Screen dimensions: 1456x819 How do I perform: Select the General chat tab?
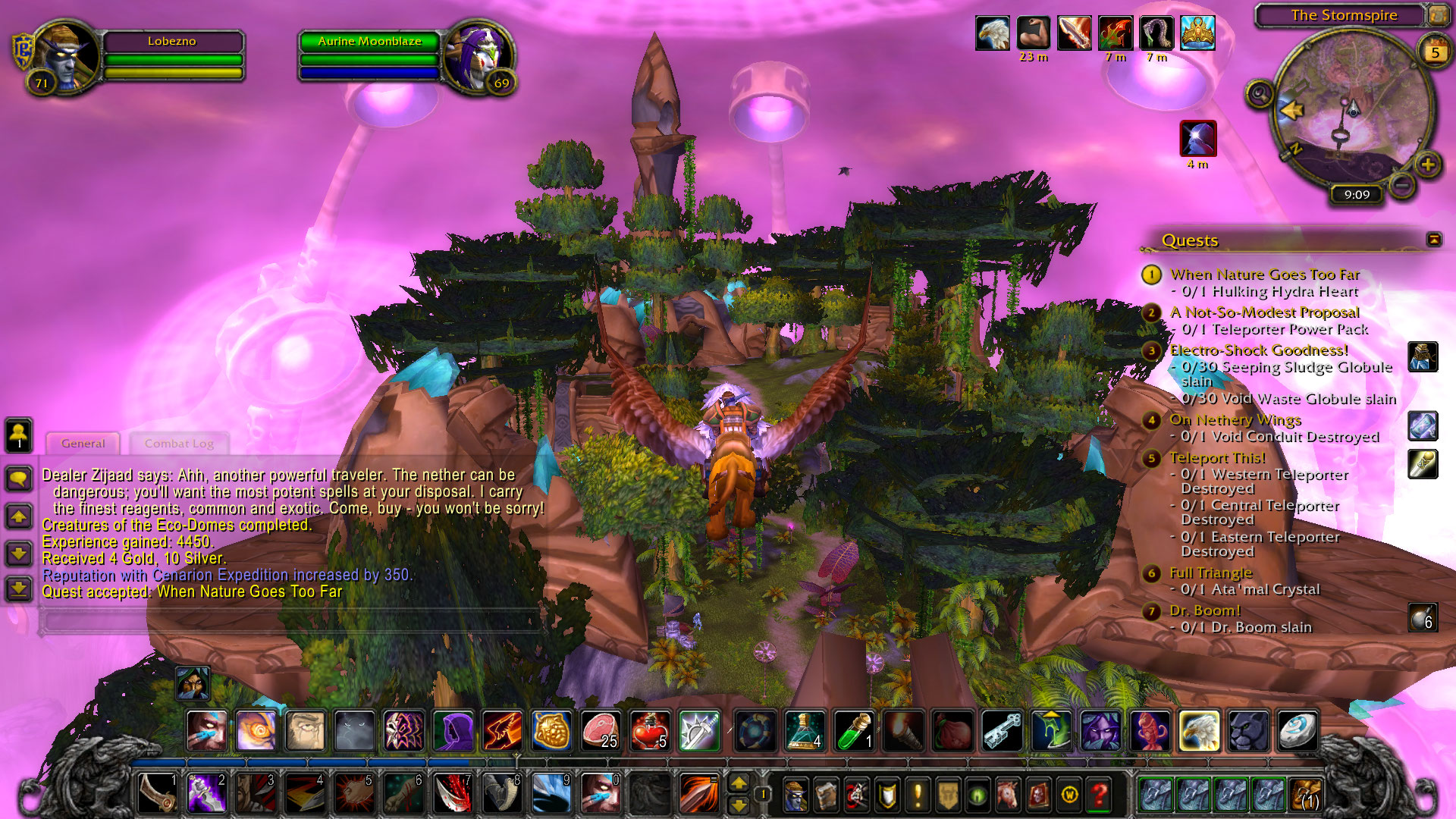83,444
